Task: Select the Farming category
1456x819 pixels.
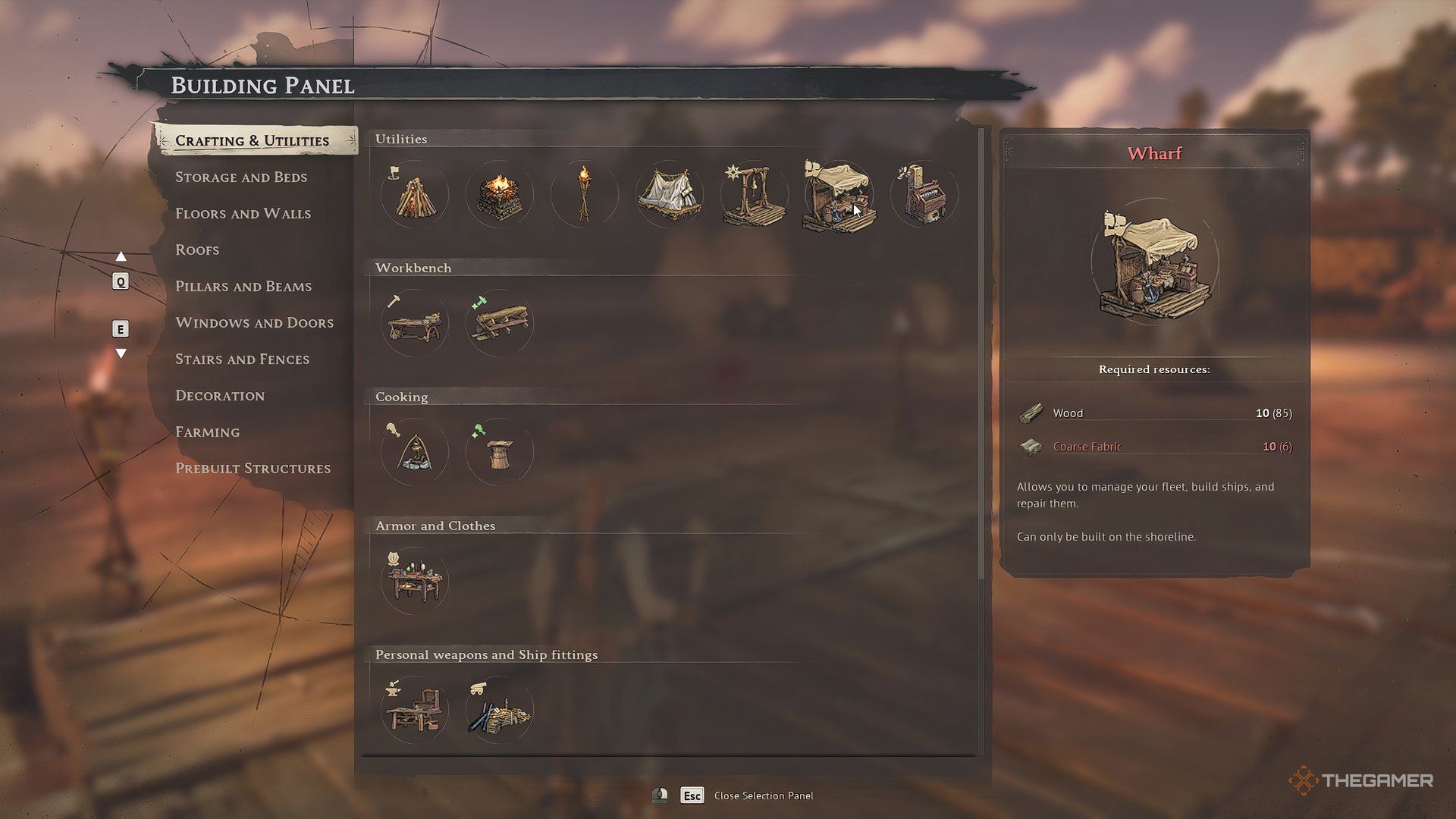Action: [x=207, y=432]
